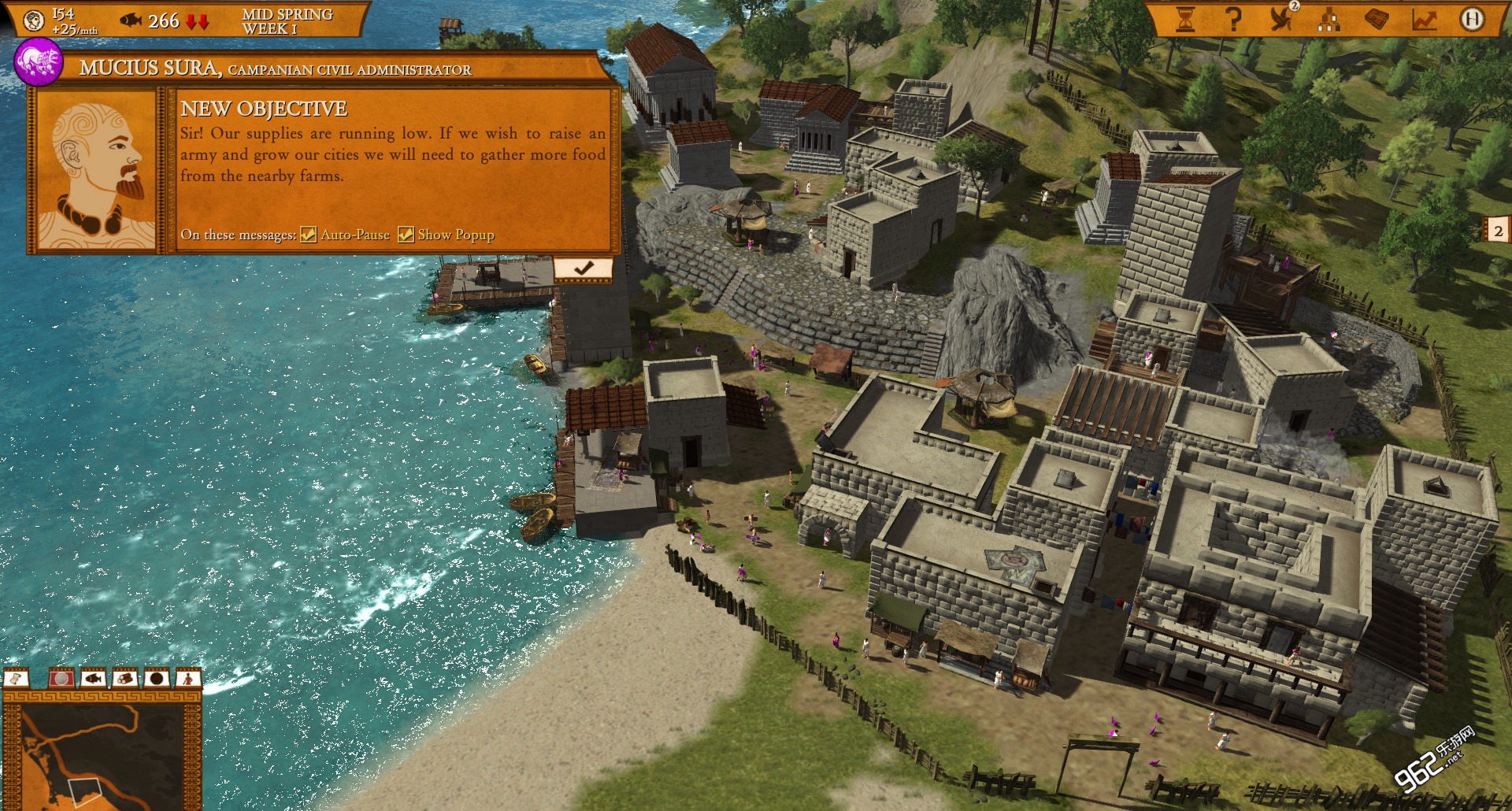Open the side notification numbered 2
1512x811 pixels.
pos(1498,231)
